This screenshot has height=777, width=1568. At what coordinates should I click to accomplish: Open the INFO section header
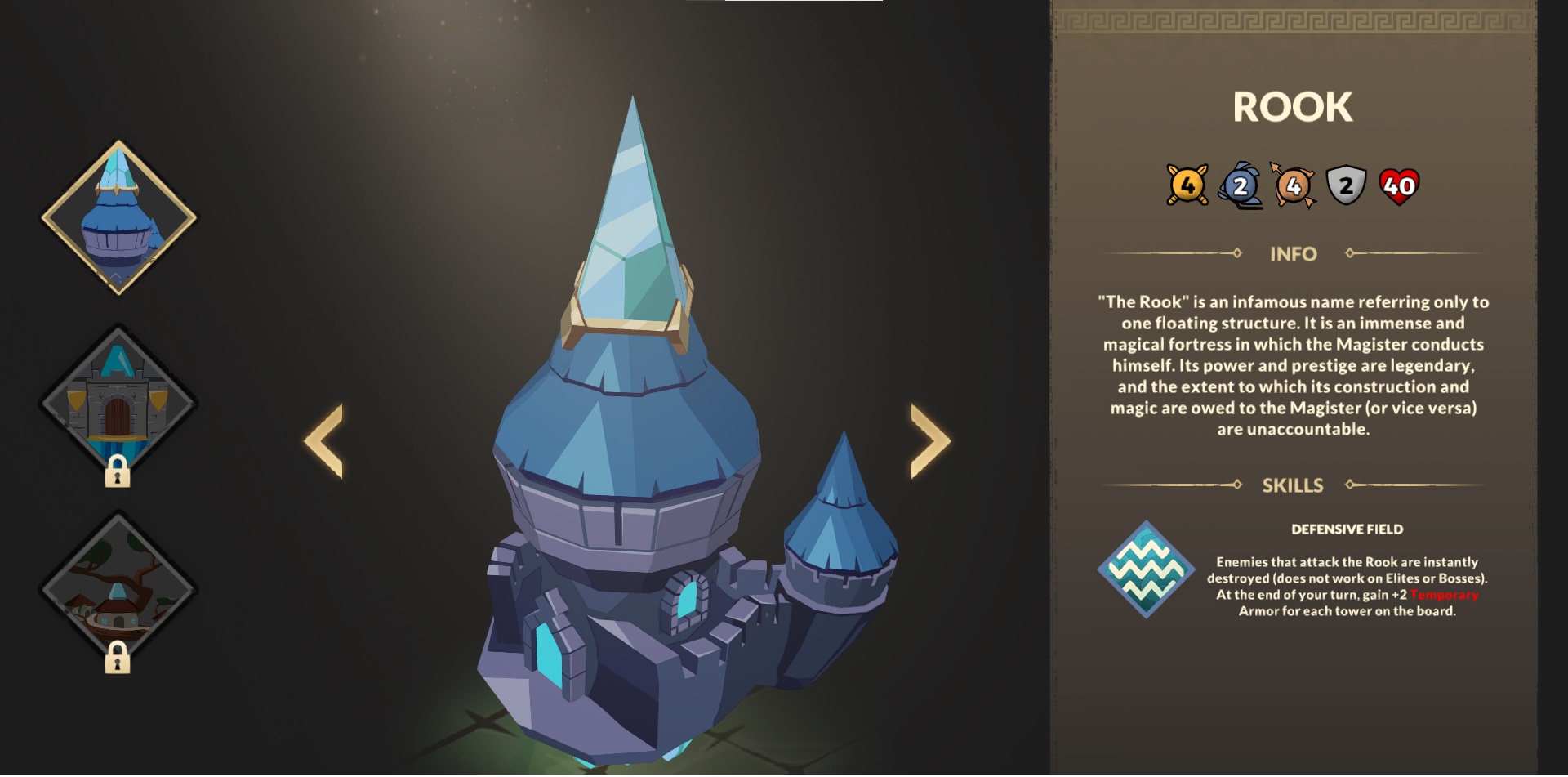pyautogui.click(x=1293, y=254)
